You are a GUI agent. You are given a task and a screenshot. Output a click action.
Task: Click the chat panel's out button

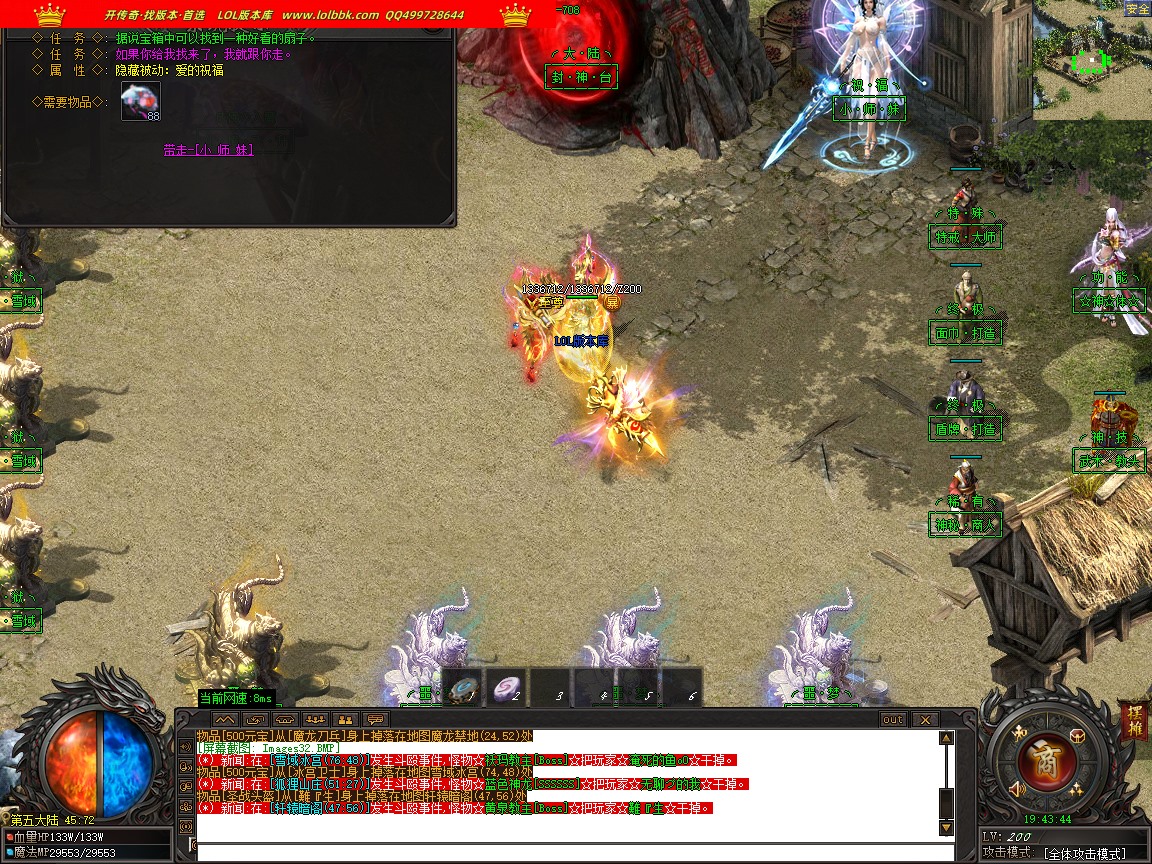(893, 720)
